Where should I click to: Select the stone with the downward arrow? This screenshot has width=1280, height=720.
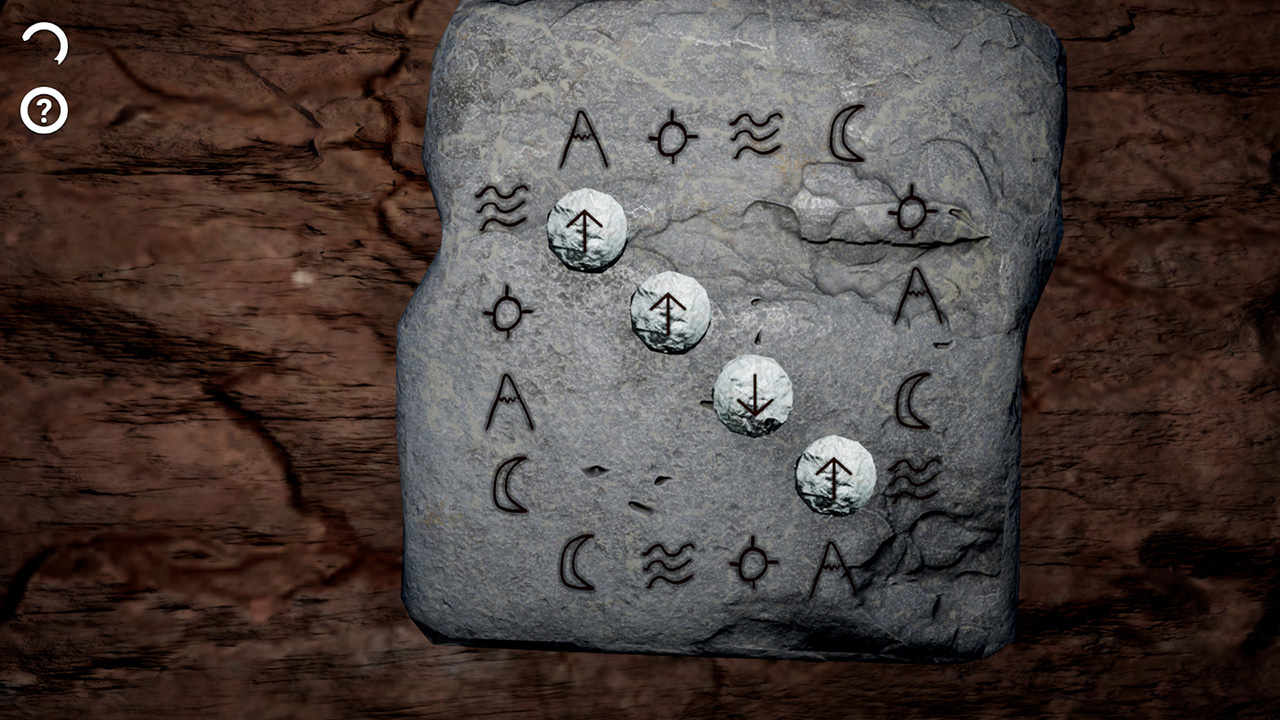[x=753, y=396]
